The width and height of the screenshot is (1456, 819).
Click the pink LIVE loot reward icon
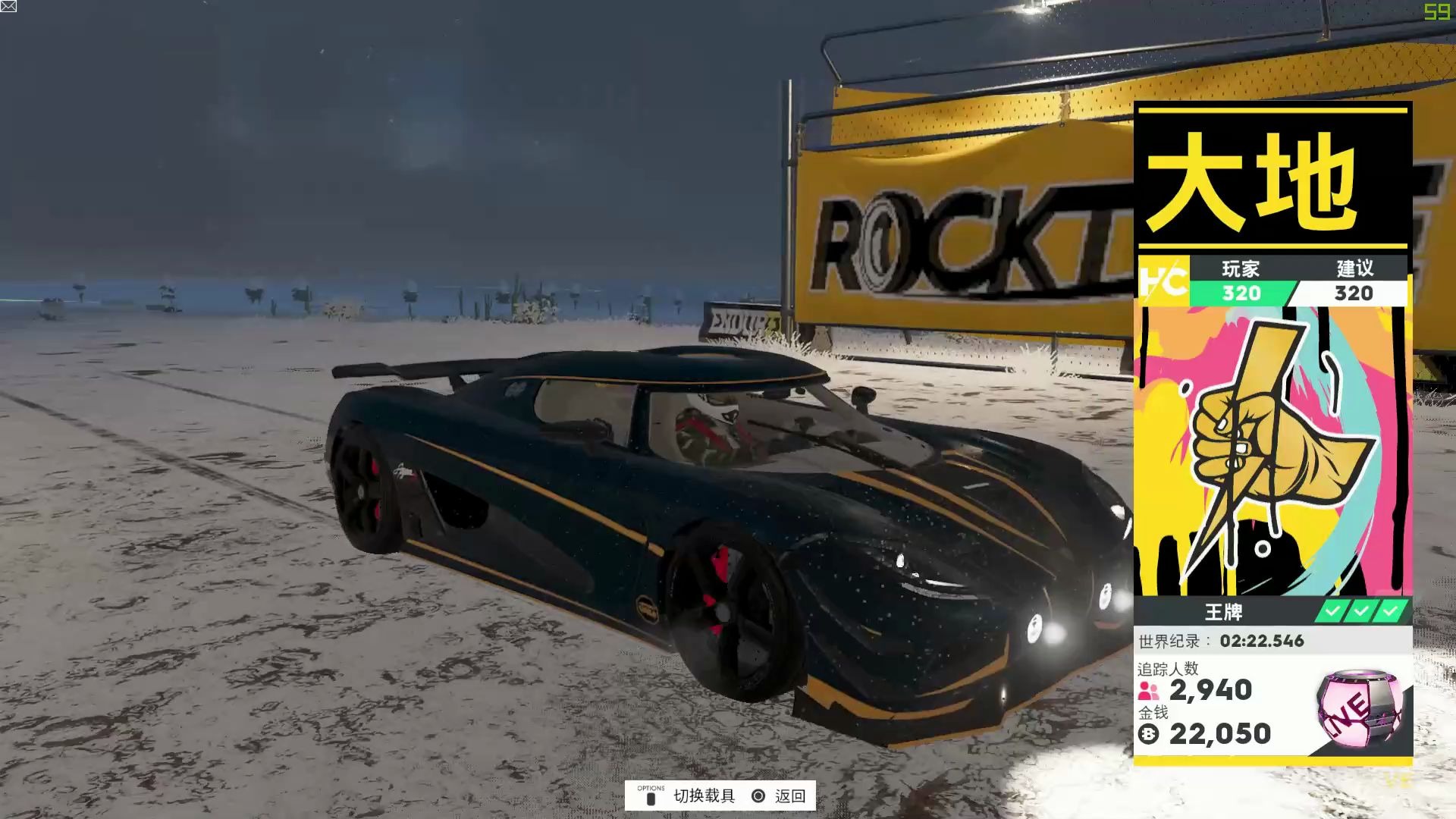pyautogui.click(x=1360, y=707)
